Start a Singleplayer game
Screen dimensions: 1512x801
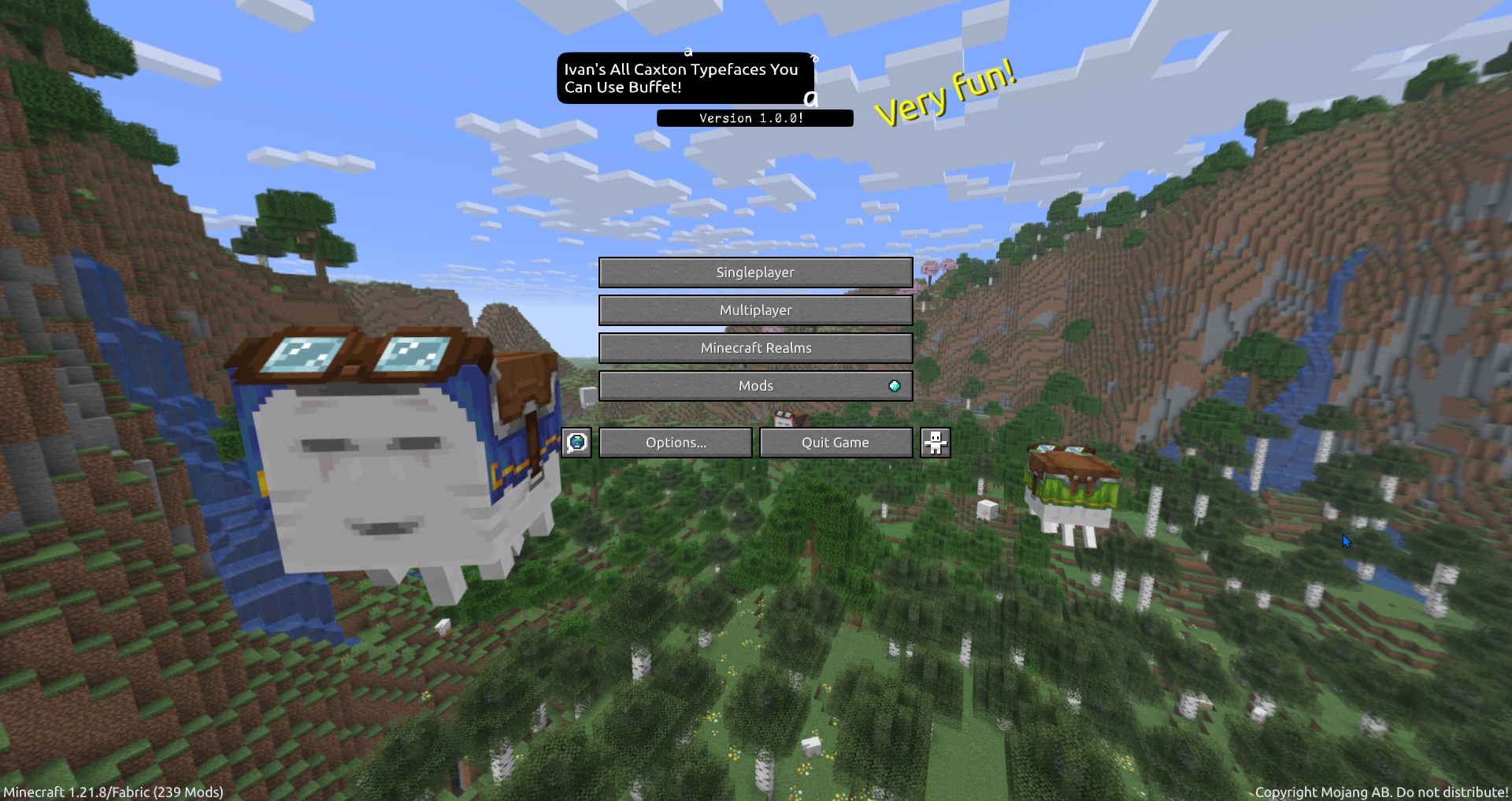coord(755,272)
